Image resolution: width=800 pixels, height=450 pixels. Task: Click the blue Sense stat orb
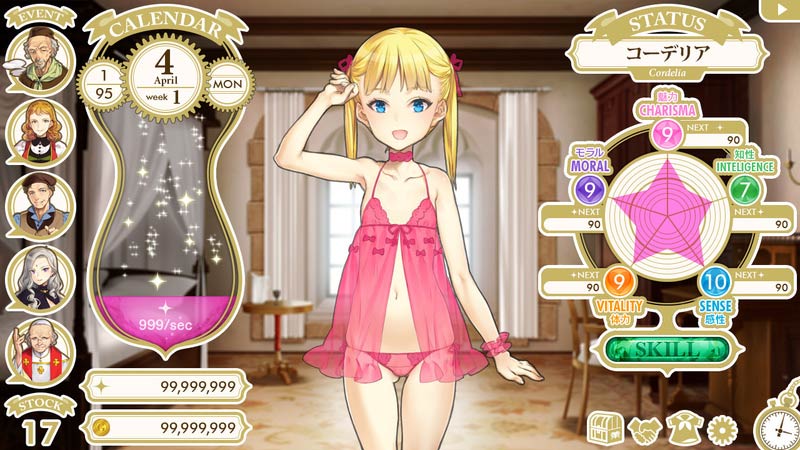(x=712, y=281)
